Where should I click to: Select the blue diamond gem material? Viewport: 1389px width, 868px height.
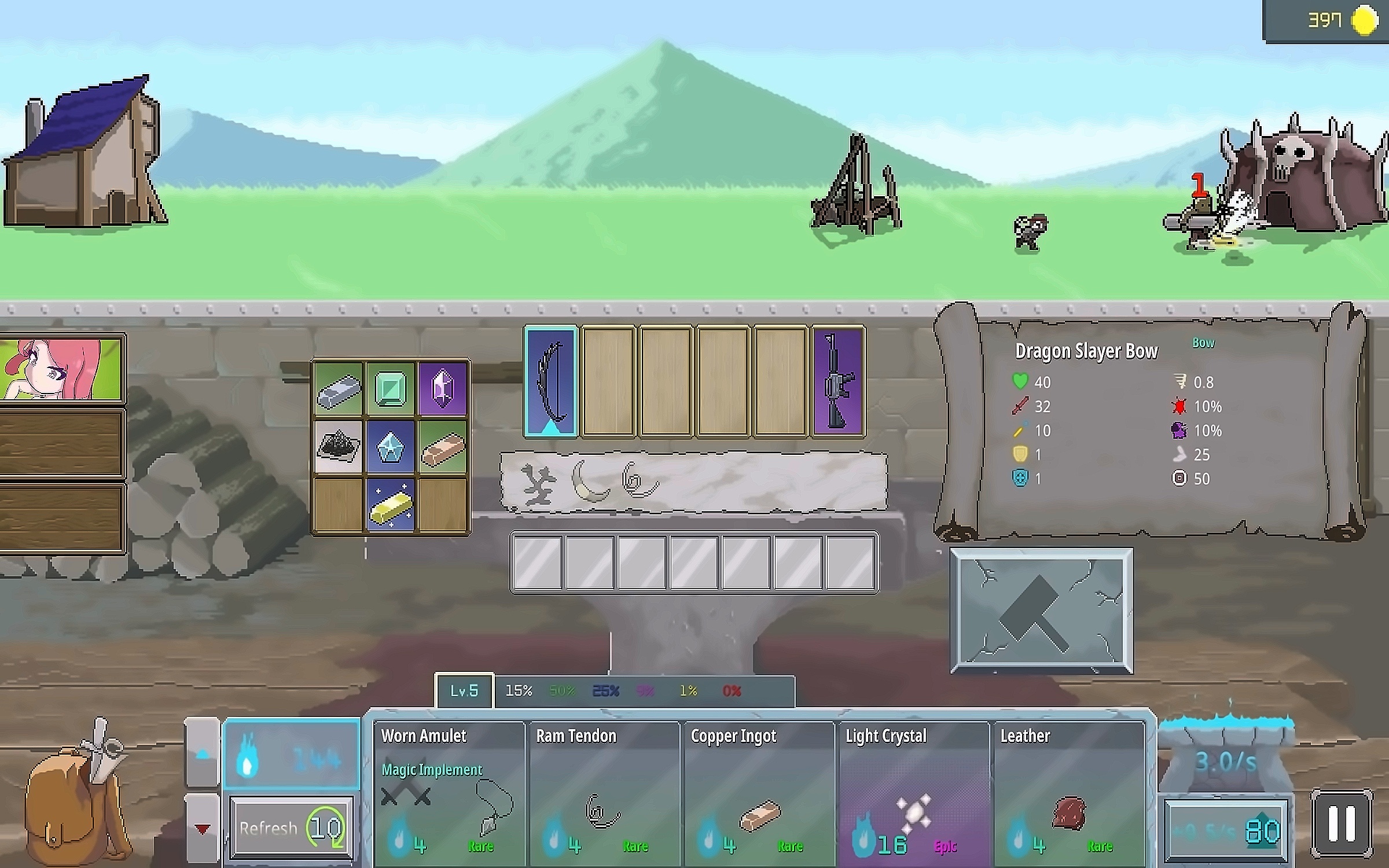(x=391, y=446)
